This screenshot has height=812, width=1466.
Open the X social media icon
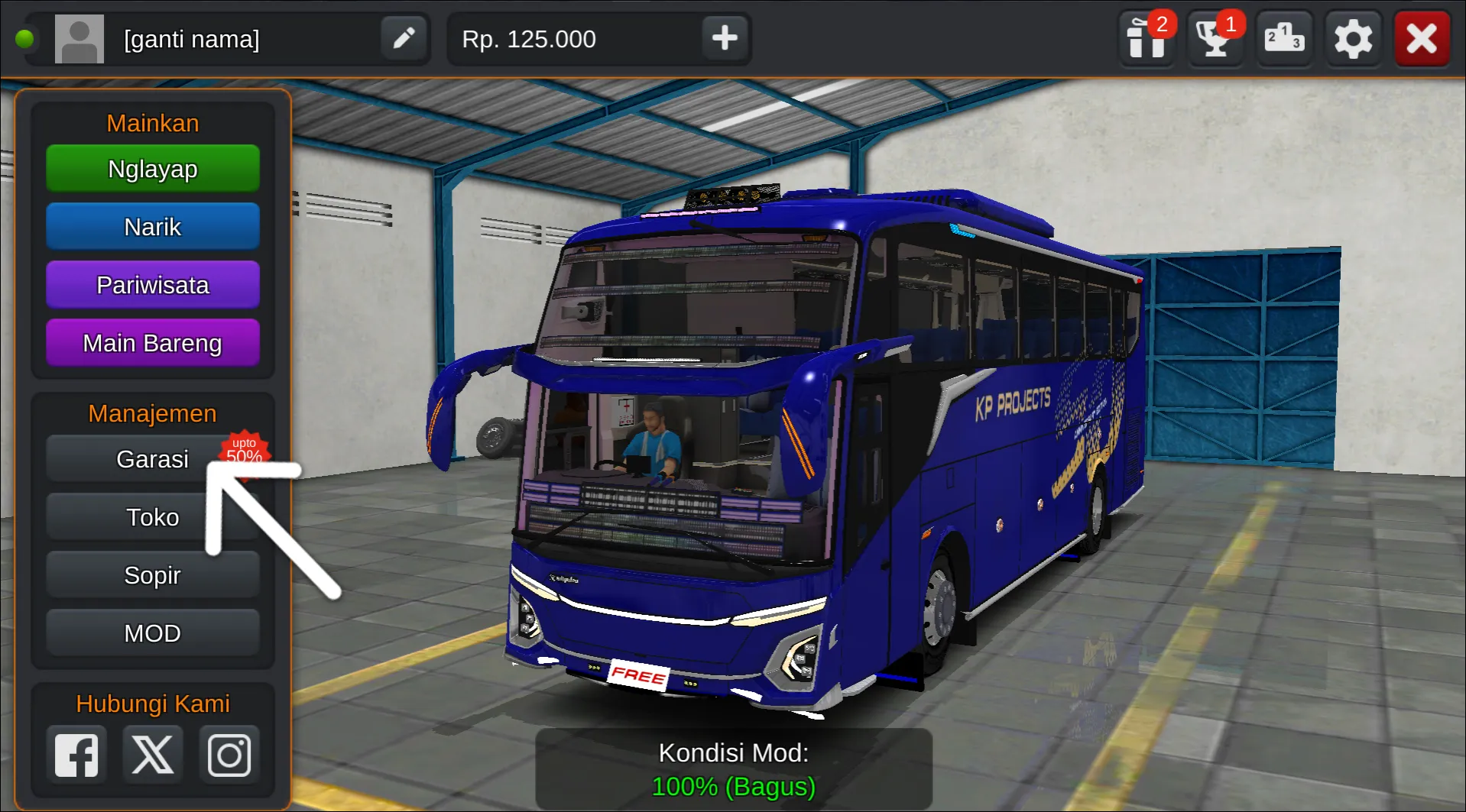pos(152,753)
